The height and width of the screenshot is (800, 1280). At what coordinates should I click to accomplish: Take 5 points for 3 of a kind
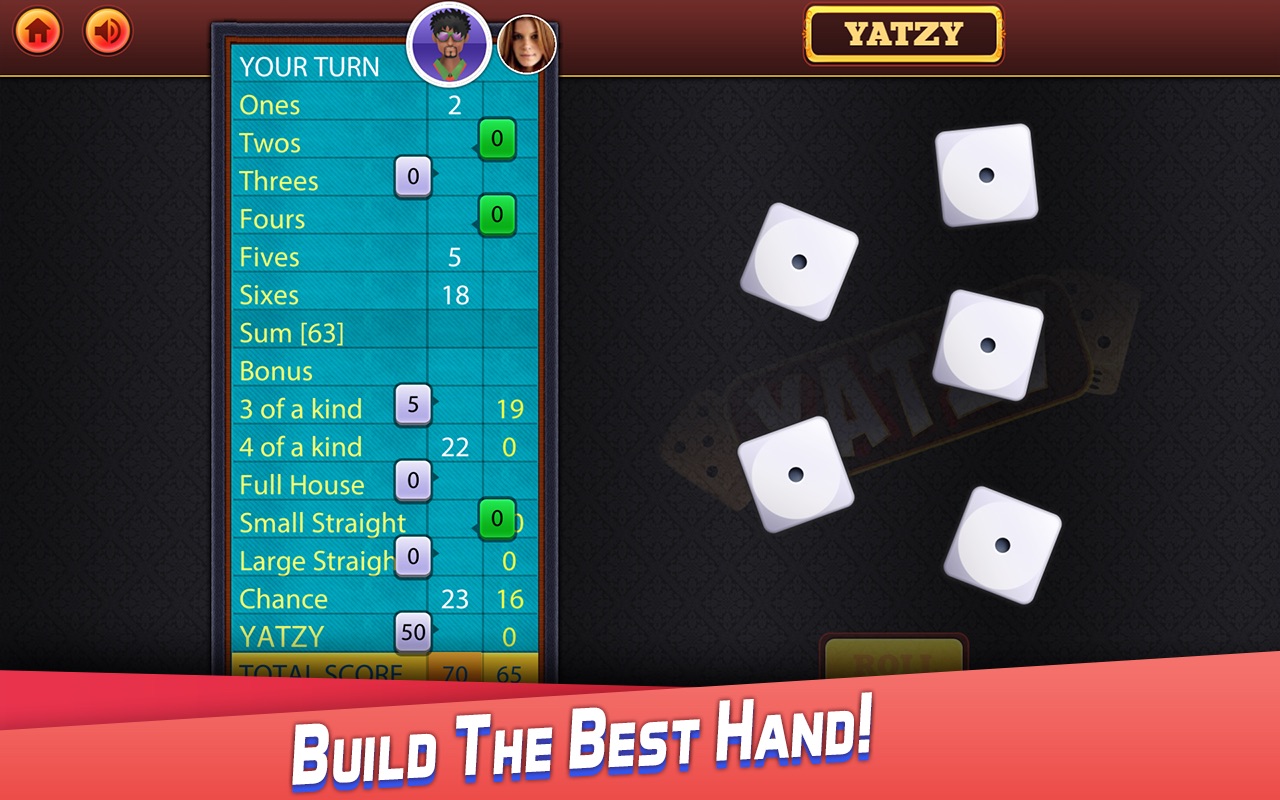(x=411, y=405)
